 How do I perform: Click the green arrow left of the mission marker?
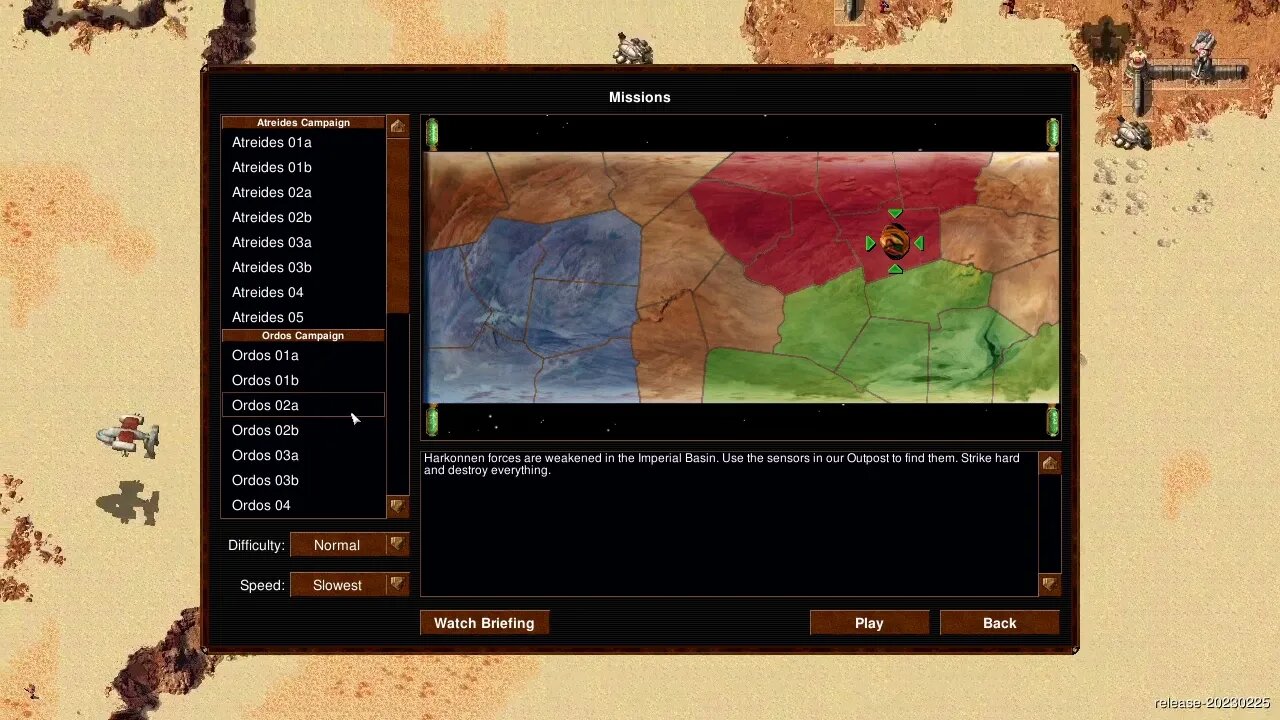pos(869,242)
